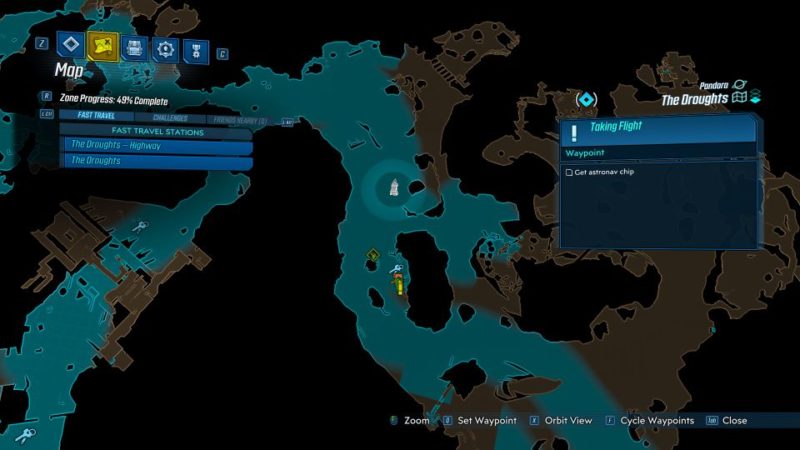
Task: Select the white fast travel station marker
Action: [x=396, y=185]
